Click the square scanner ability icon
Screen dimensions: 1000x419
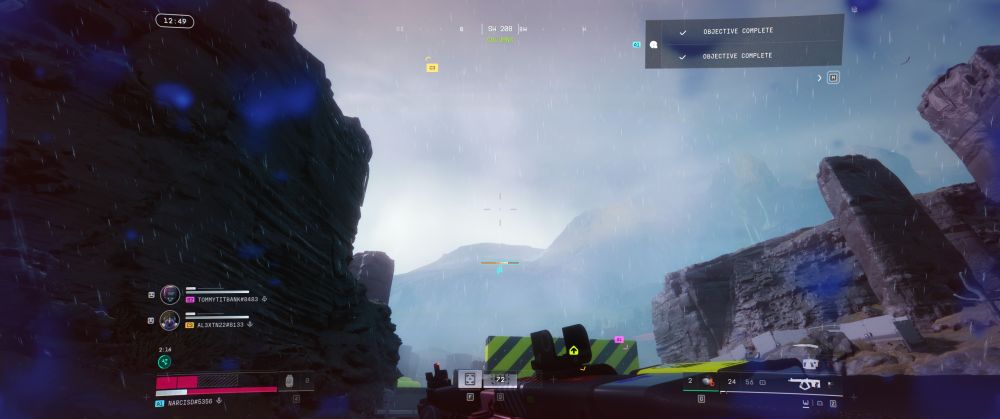click(x=469, y=379)
